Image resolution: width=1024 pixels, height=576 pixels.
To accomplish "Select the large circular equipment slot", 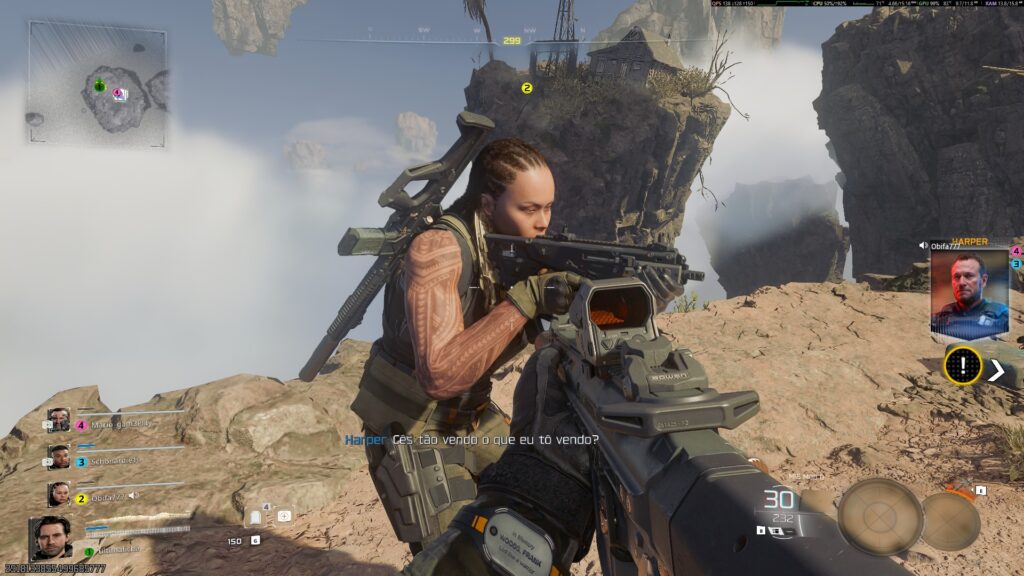I will [x=879, y=516].
